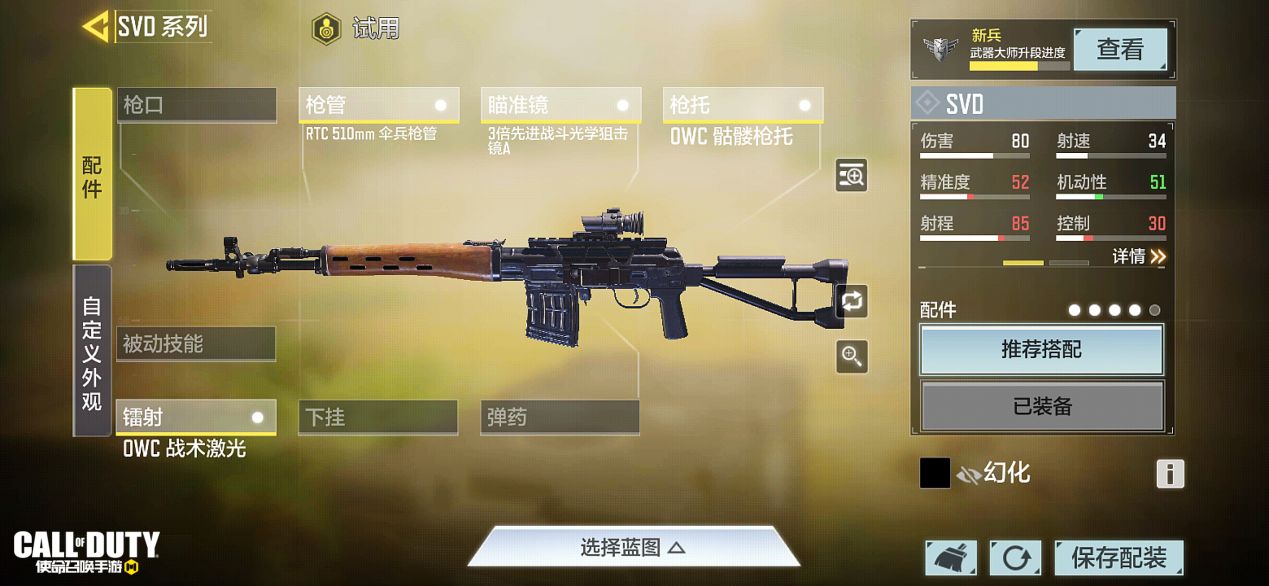Open the 镭射 laser attachment slot
The height and width of the screenshot is (586, 1269).
[x=196, y=417]
